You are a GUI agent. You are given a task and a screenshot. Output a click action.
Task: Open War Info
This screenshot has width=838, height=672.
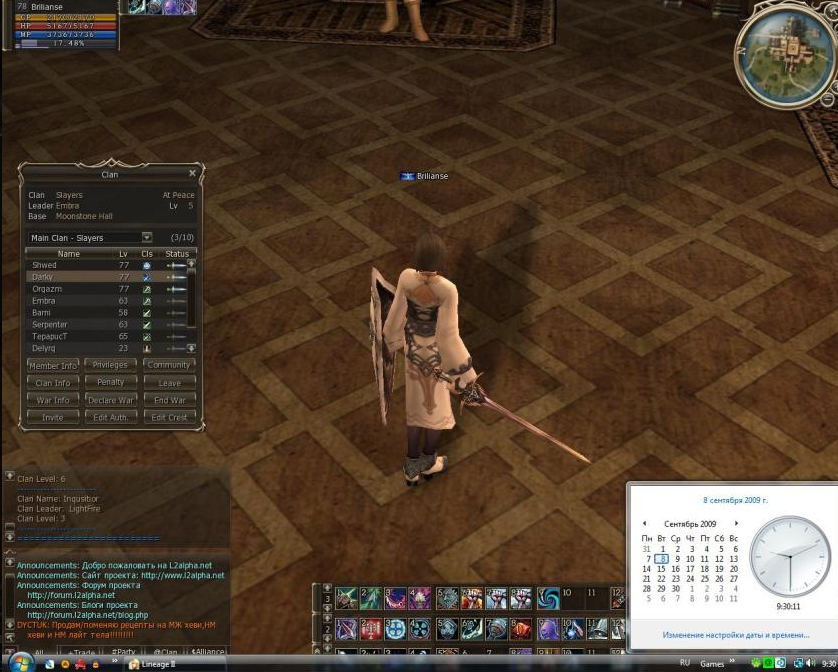coord(53,400)
